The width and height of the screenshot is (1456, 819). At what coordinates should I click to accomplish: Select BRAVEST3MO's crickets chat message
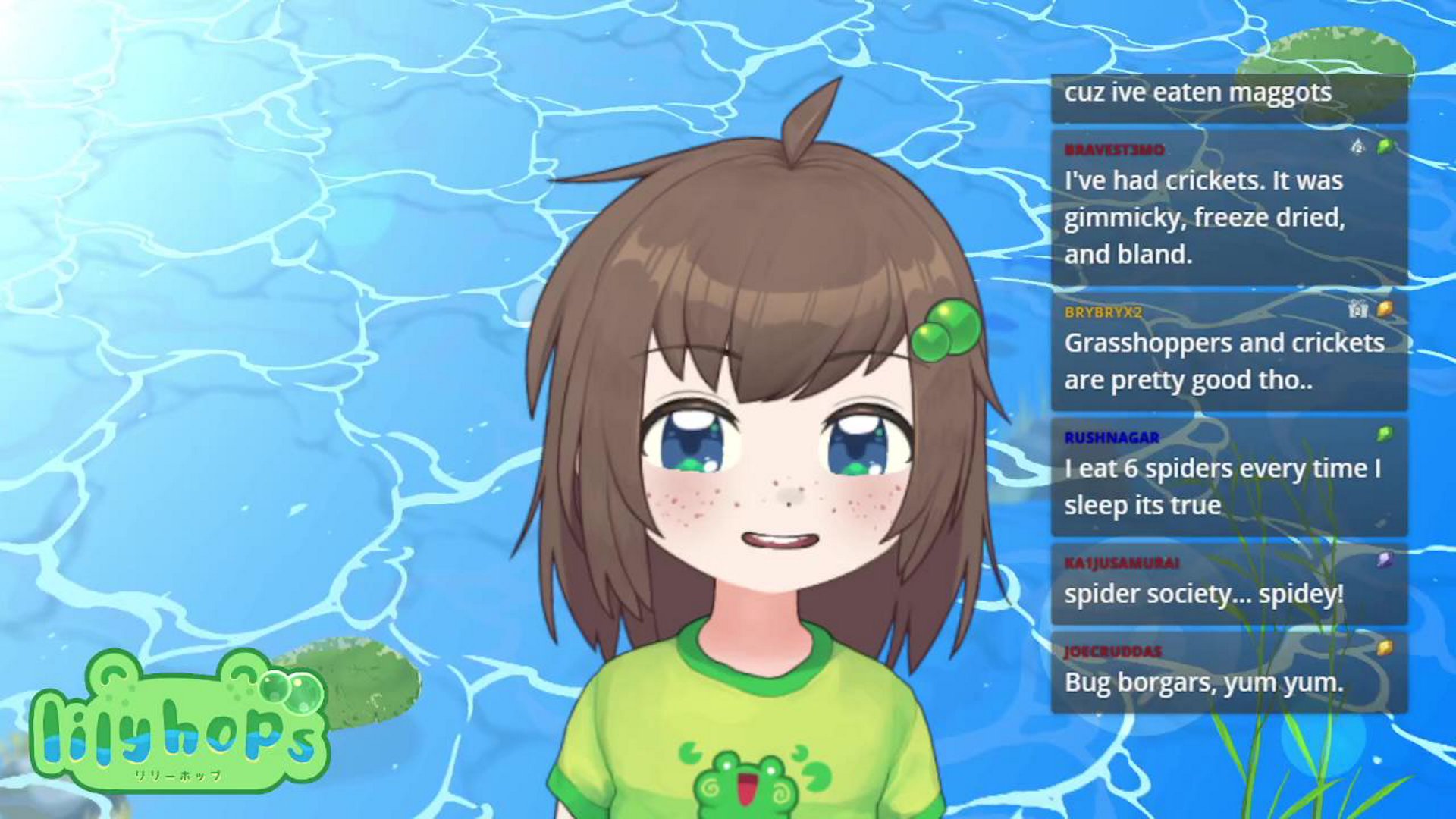click(x=1203, y=218)
